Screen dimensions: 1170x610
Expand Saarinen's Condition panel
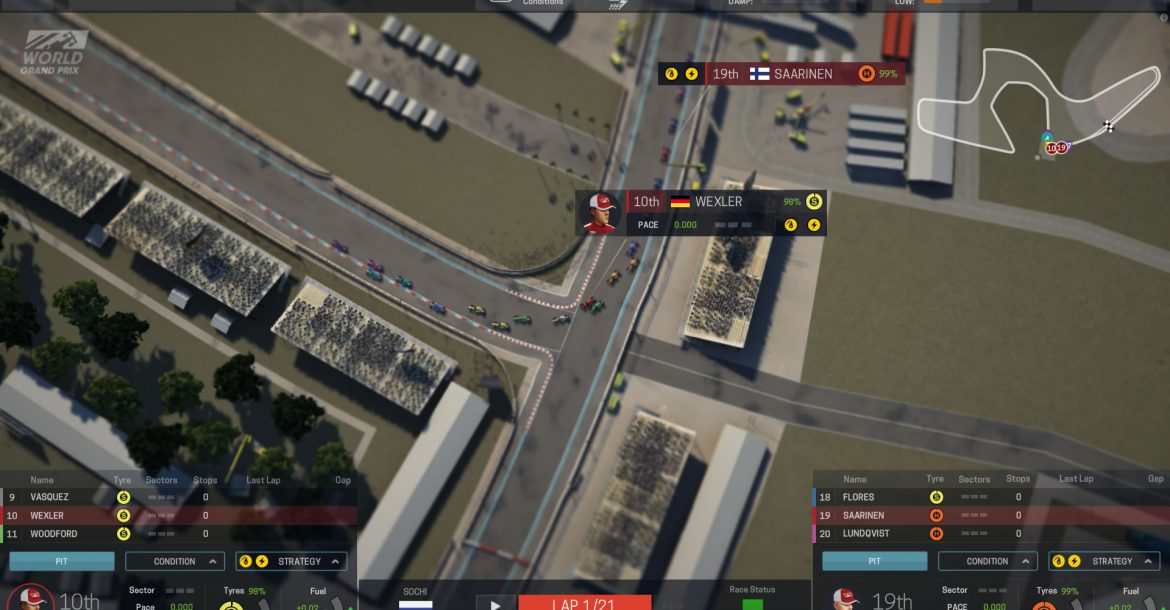[x=987, y=561]
